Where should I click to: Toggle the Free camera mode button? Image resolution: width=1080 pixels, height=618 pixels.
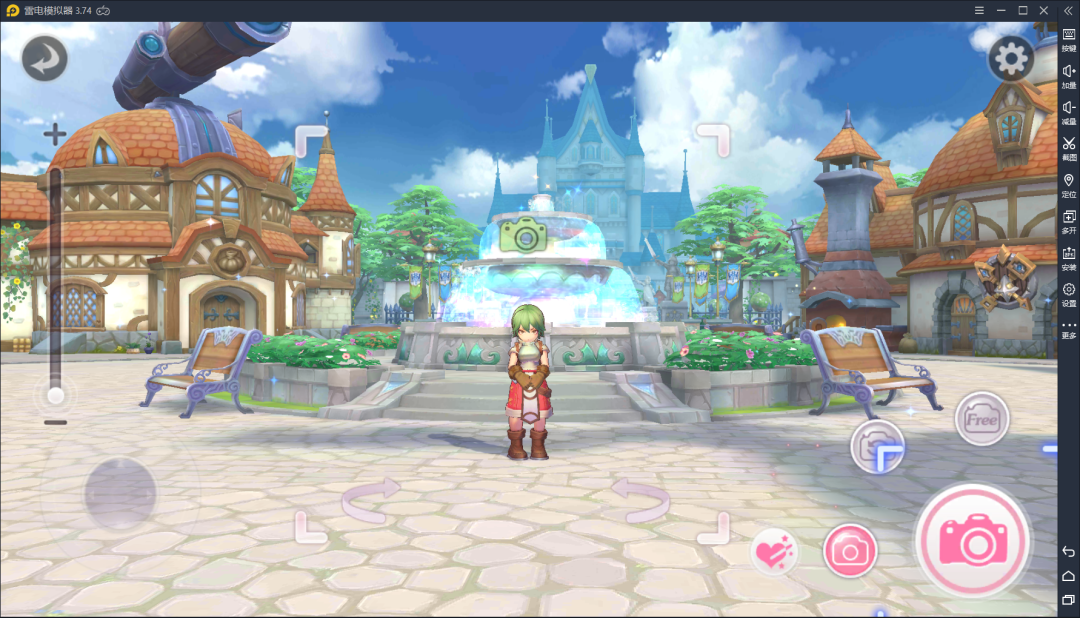[981, 418]
